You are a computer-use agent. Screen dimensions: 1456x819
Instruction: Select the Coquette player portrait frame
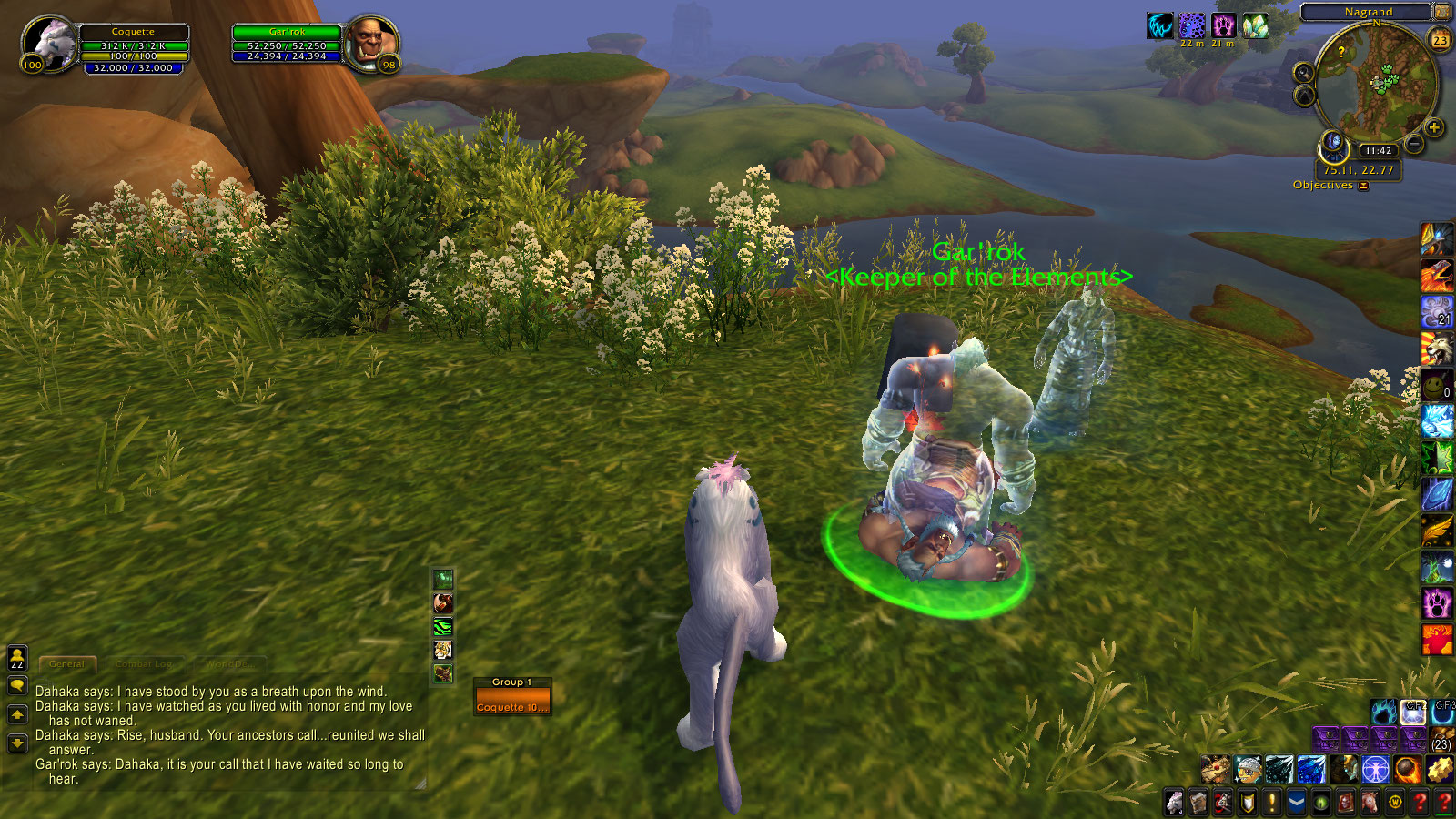click(49, 44)
